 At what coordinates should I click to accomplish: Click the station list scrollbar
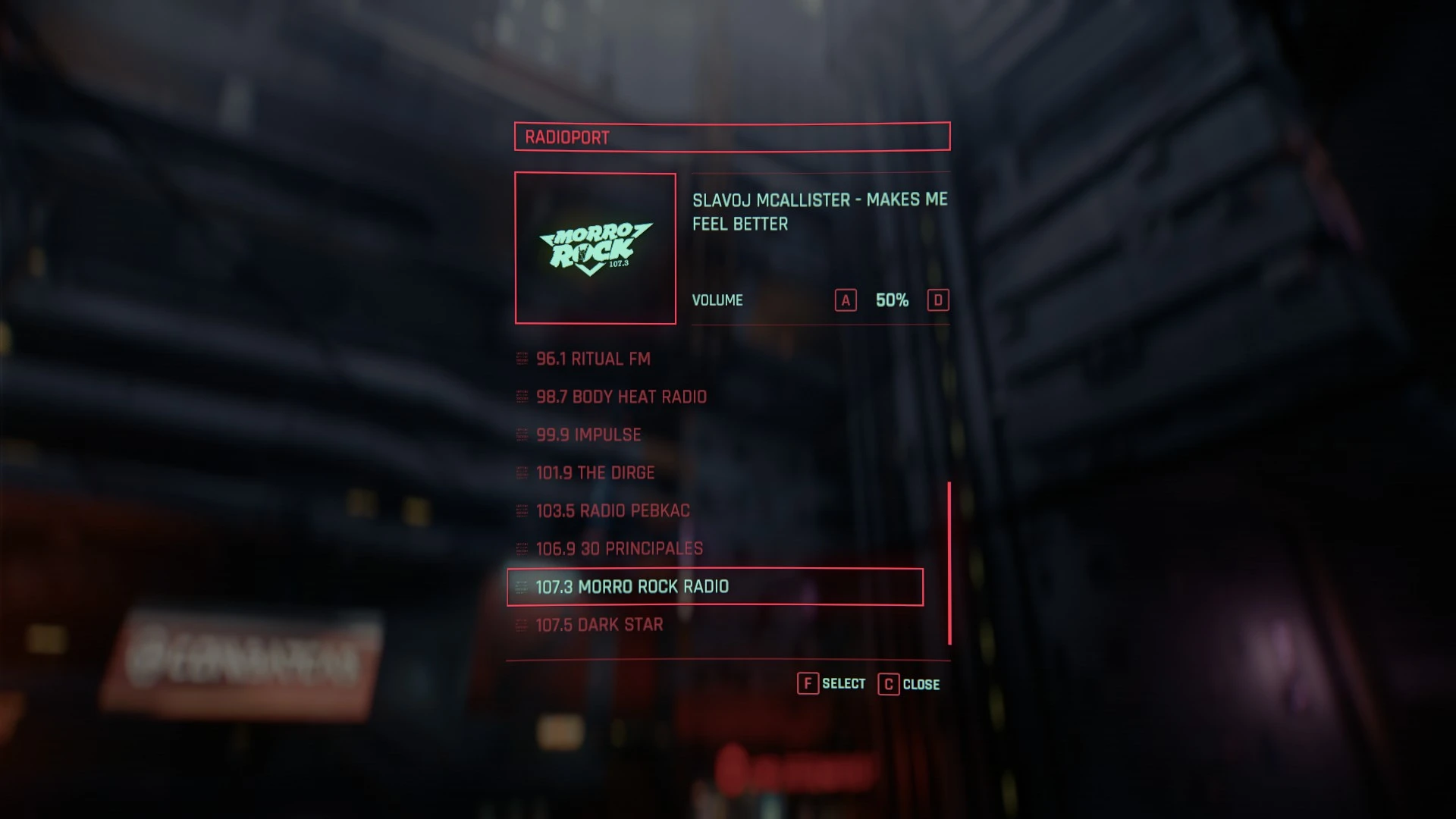949,563
